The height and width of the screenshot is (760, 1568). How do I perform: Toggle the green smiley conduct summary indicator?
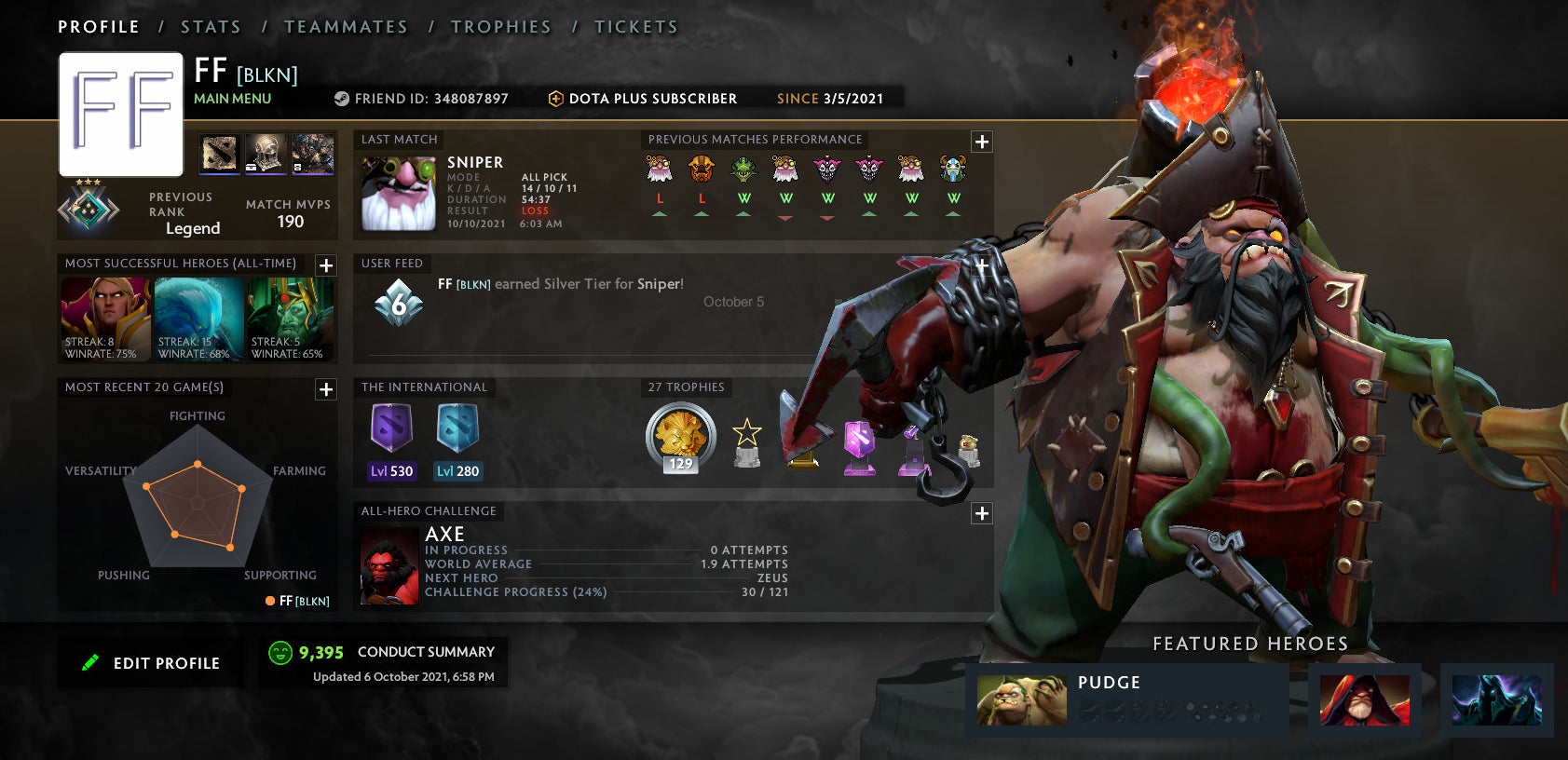280,652
